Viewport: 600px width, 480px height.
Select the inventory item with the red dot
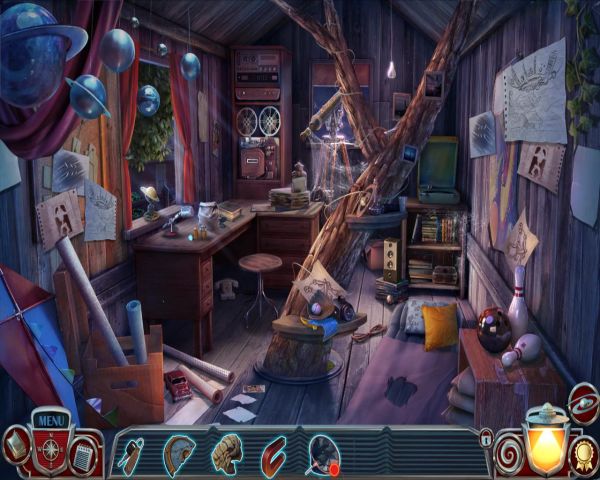323,454
